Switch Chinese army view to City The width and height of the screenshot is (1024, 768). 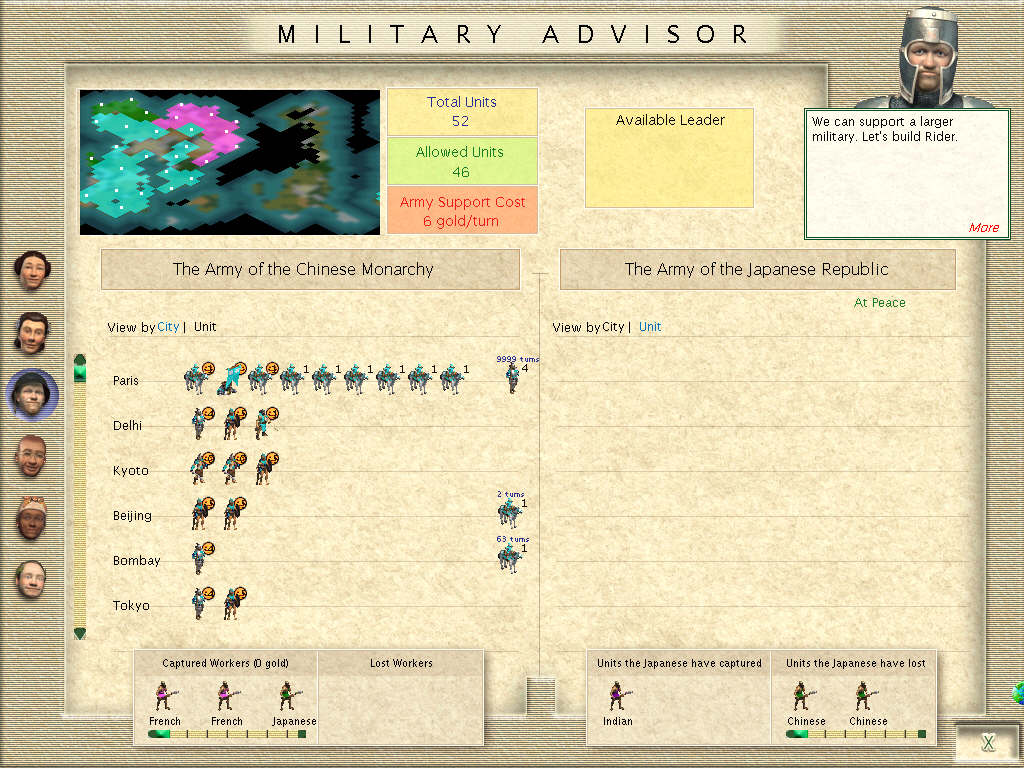(168, 327)
